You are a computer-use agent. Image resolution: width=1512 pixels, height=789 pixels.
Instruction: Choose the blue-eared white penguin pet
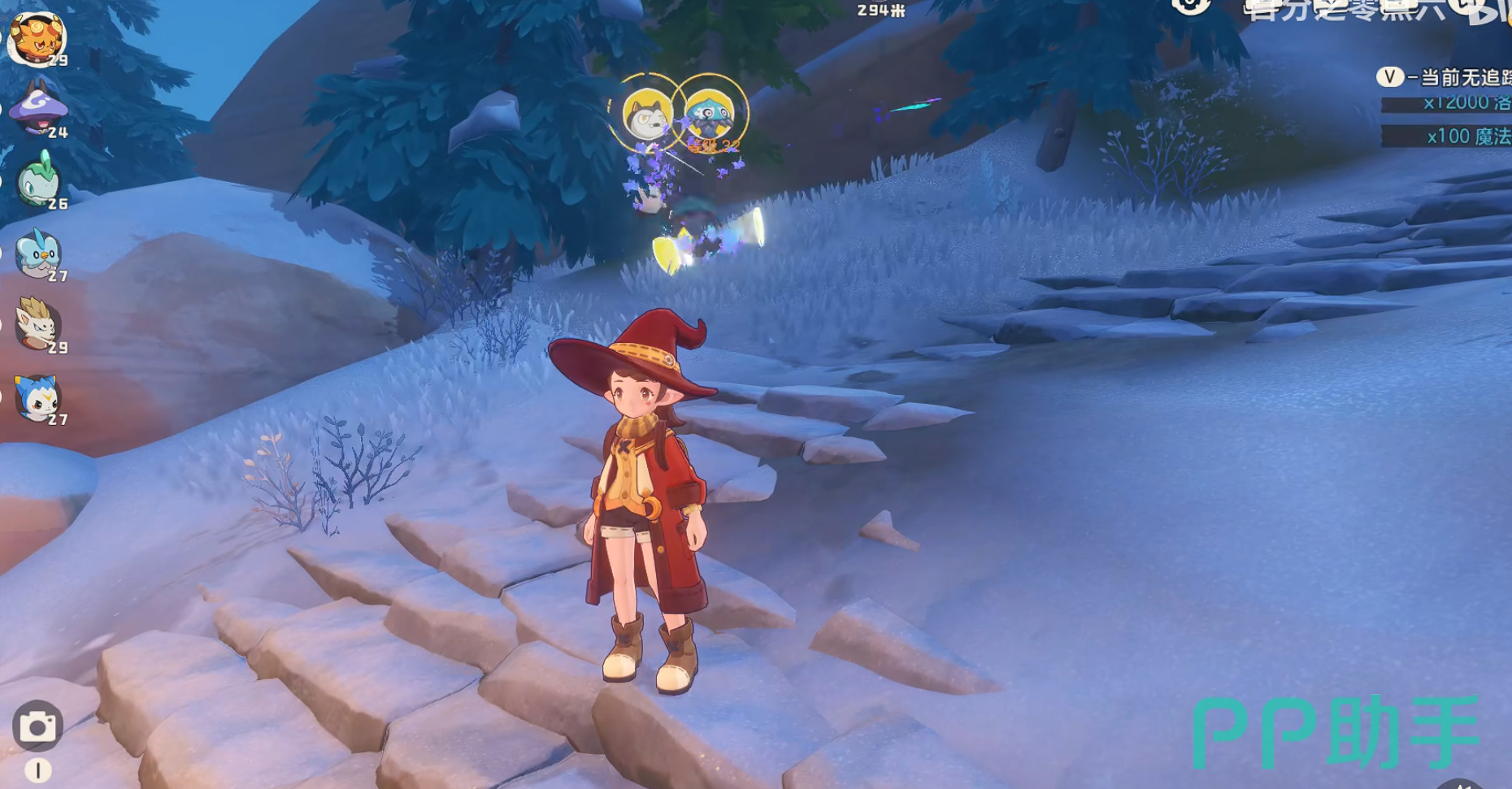[37, 397]
